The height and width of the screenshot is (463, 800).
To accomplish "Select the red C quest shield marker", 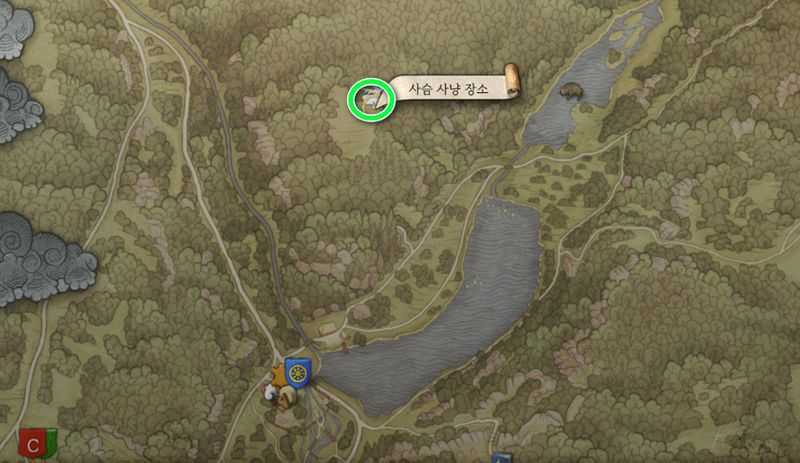I will (x=38, y=442).
